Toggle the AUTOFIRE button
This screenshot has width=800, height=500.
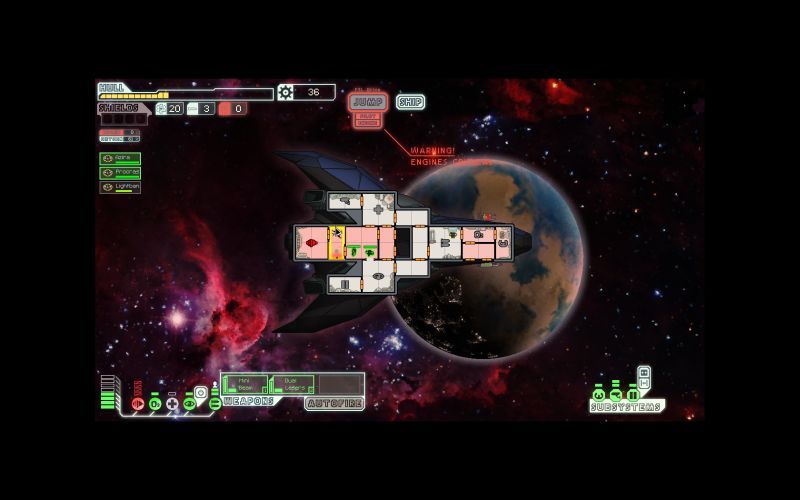(334, 404)
